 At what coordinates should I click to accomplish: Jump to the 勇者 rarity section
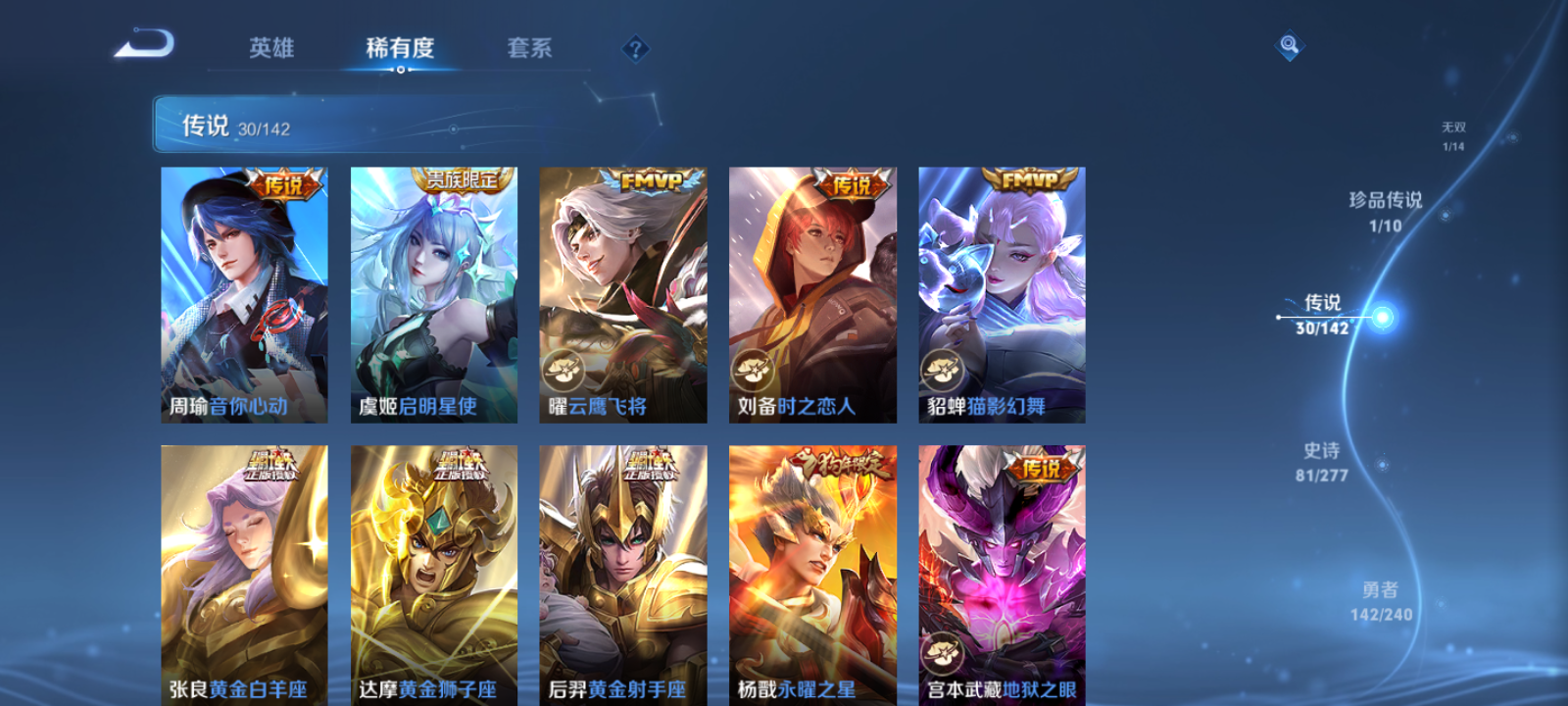click(1382, 600)
